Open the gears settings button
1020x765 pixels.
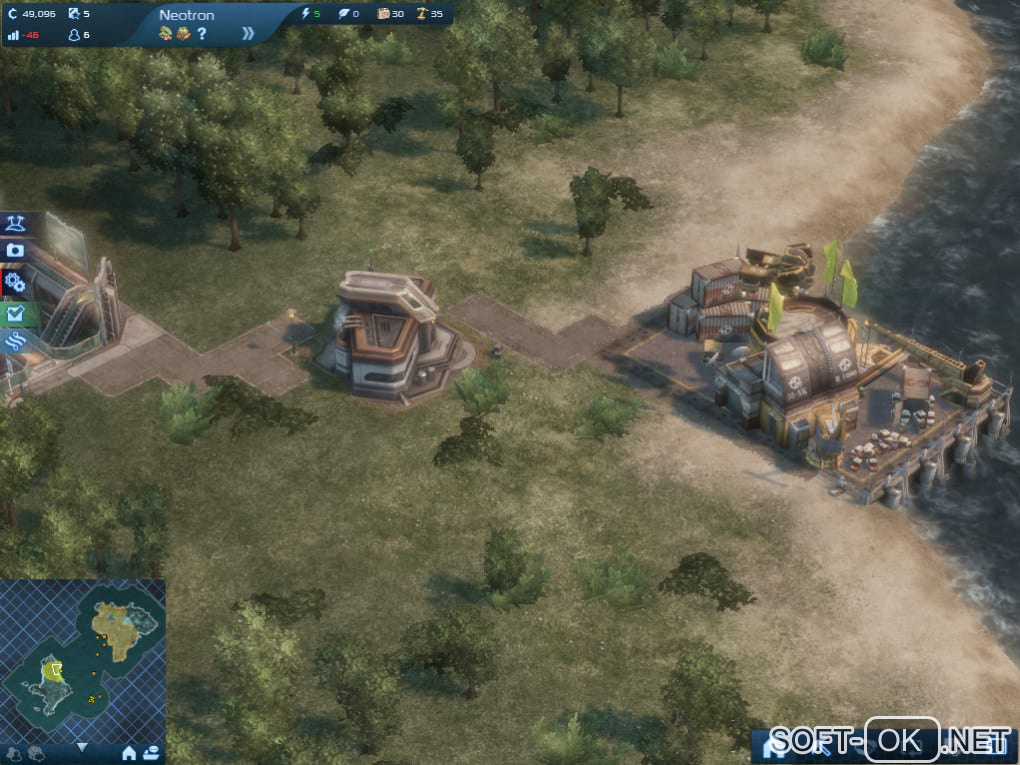pos(15,281)
